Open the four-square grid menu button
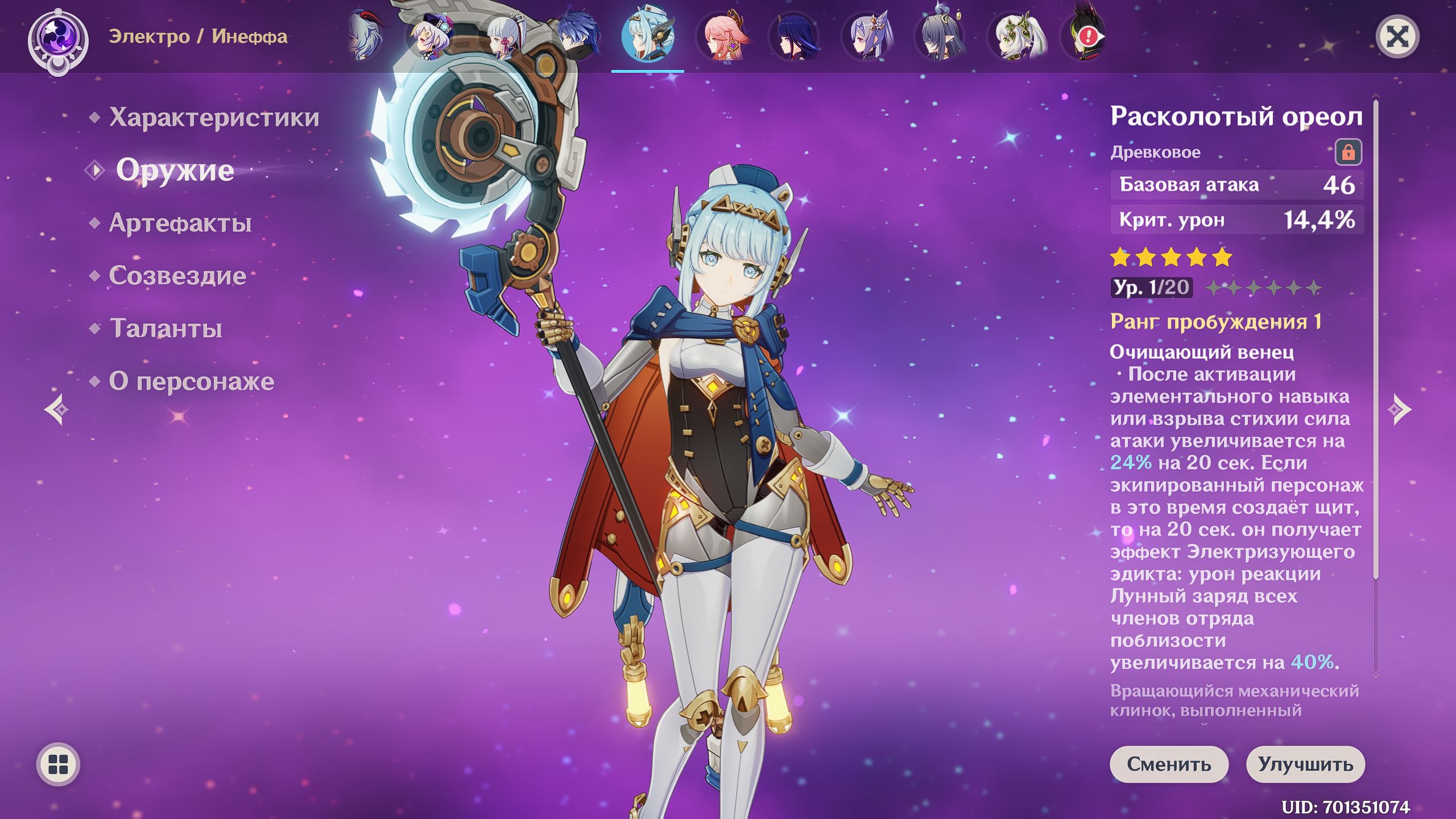1456x819 pixels. click(58, 764)
